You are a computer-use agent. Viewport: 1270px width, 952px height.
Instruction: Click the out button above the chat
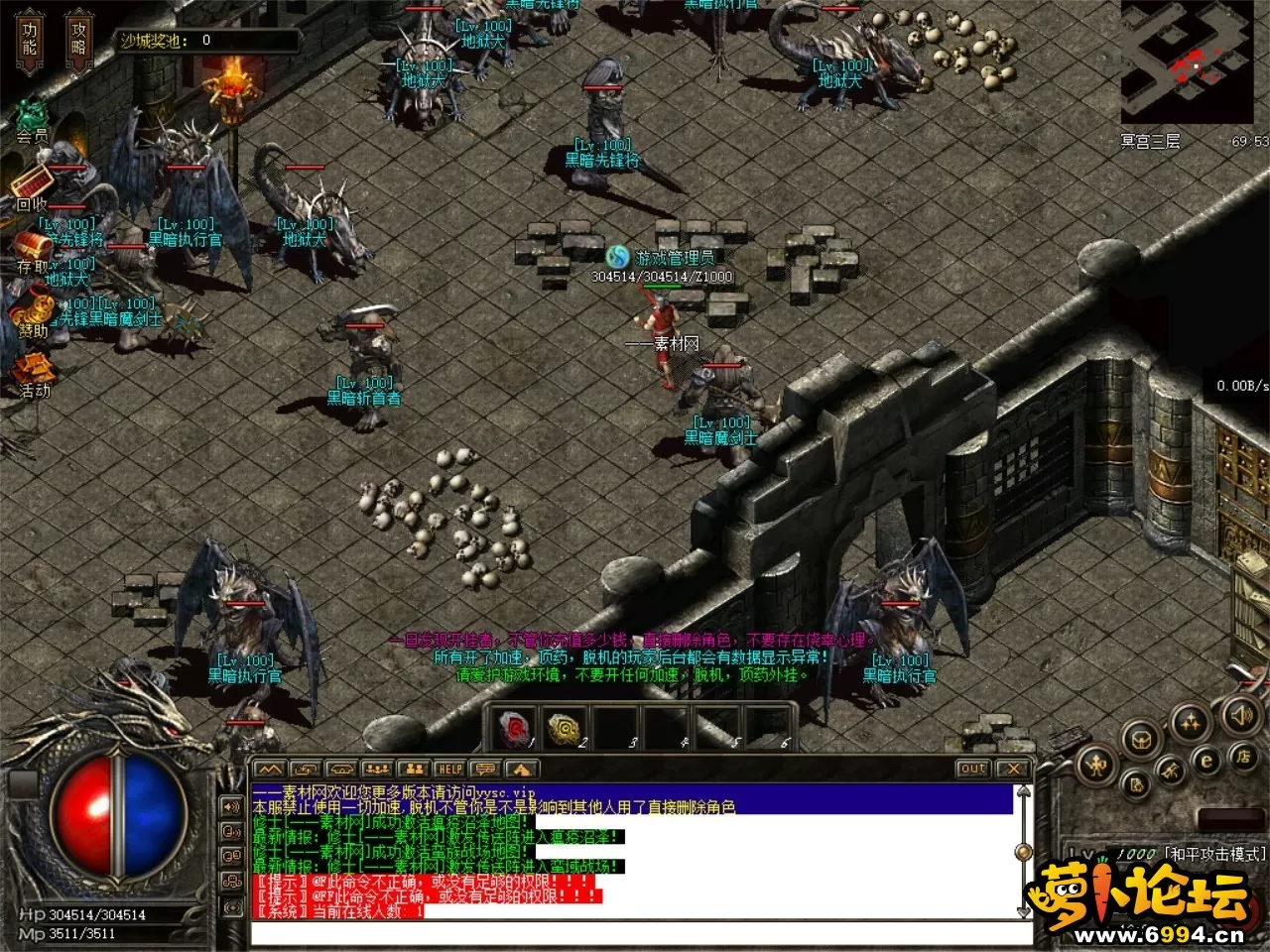pyautogui.click(x=972, y=769)
